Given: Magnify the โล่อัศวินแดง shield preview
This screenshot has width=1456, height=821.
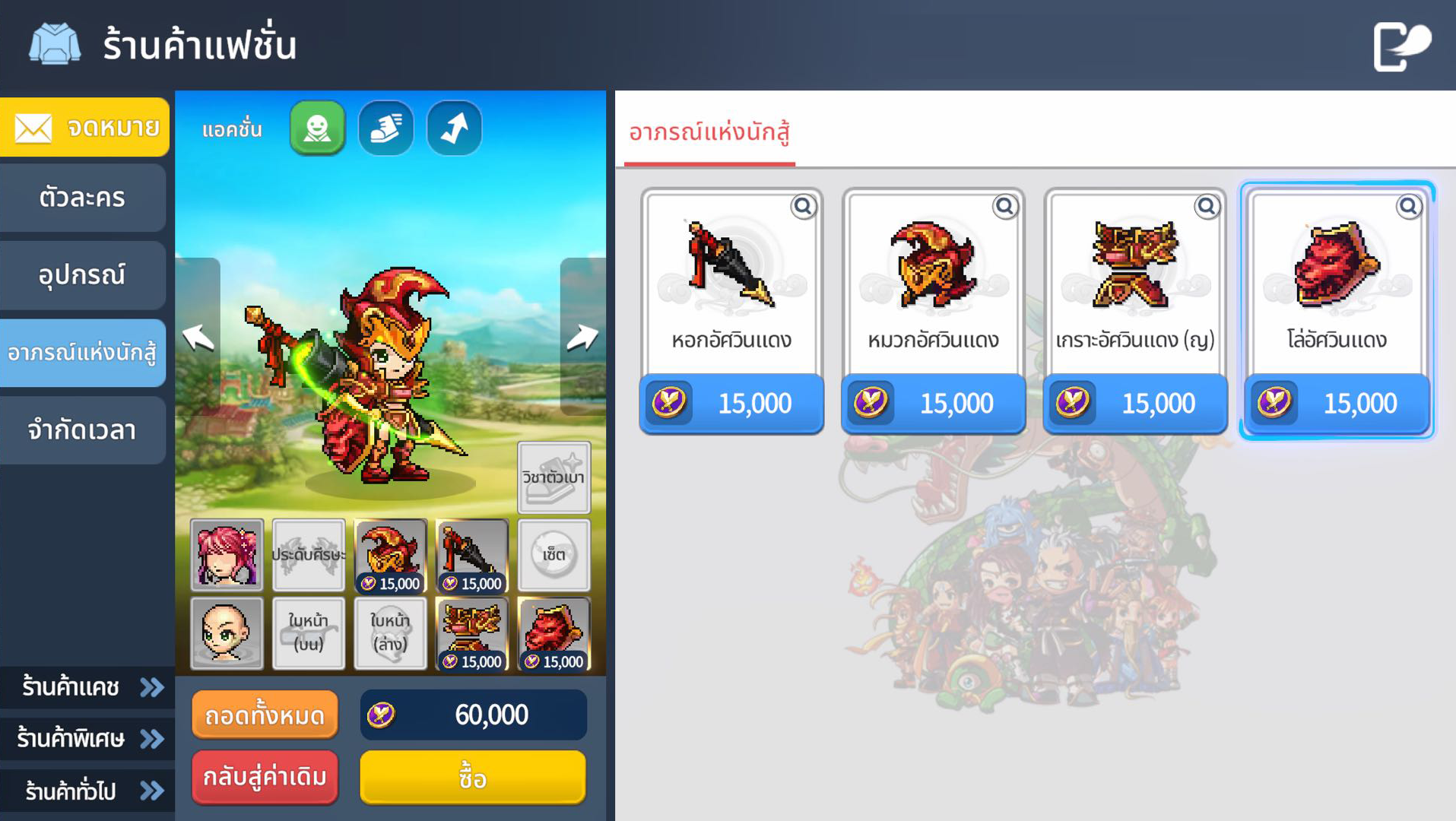Looking at the screenshot, I should (1408, 206).
